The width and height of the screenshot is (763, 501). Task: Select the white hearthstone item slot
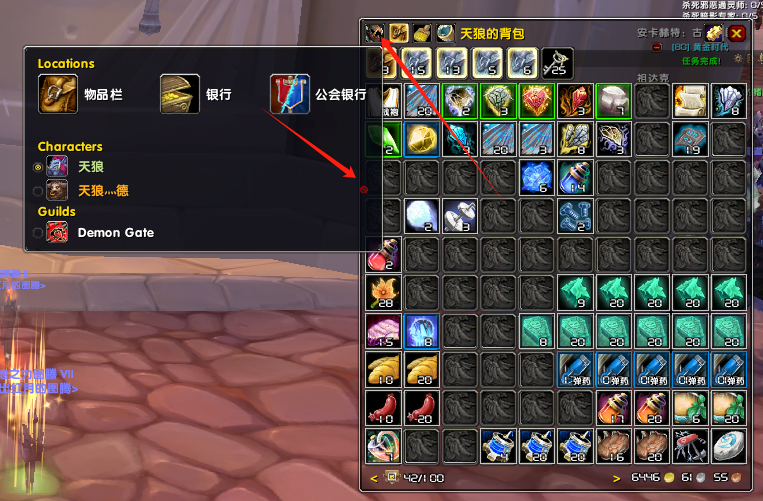[x=728, y=448]
